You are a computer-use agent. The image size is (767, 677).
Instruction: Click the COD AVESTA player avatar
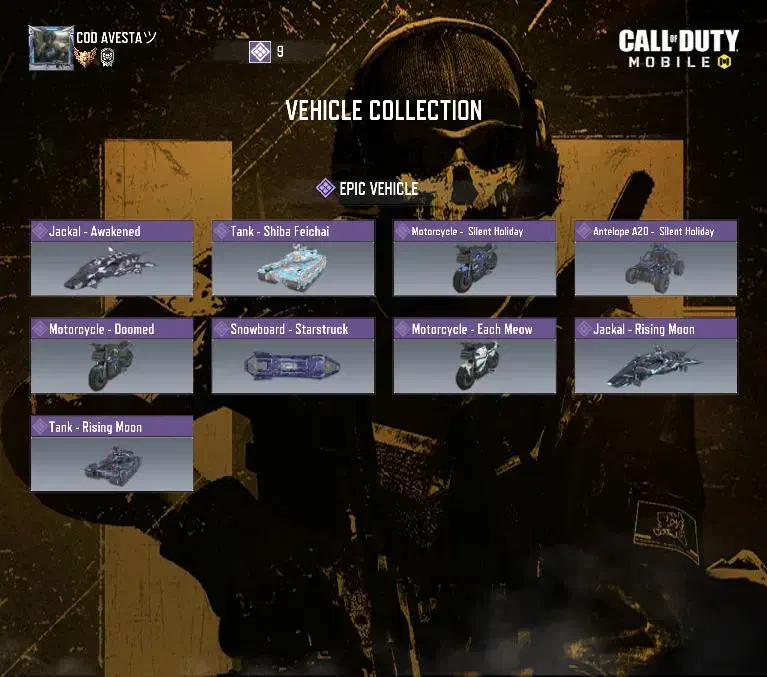tap(51, 47)
